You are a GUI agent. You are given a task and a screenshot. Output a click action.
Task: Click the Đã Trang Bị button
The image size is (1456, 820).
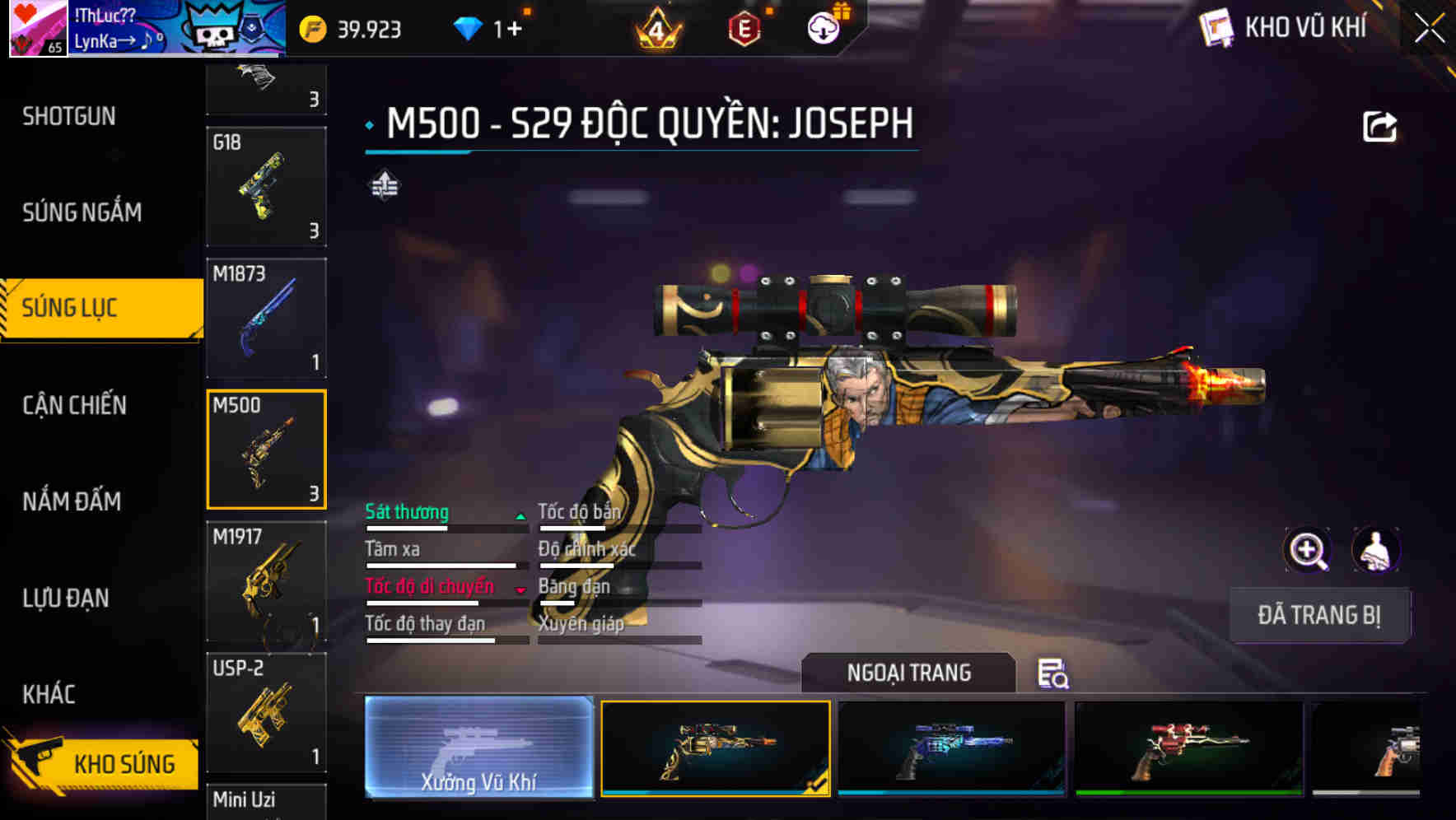click(x=1318, y=615)
